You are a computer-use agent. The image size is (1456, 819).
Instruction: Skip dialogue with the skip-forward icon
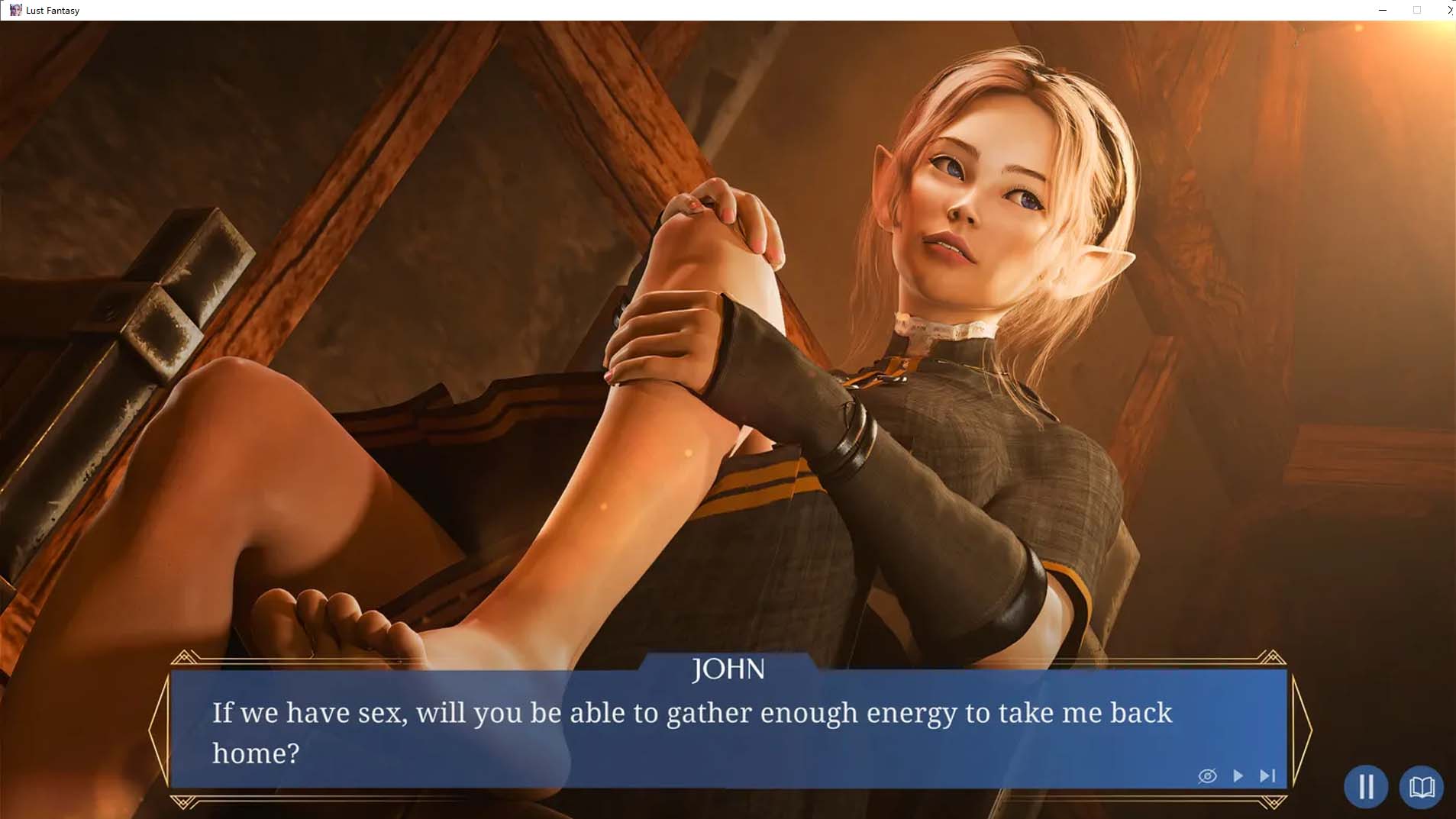click(1267, 775)
